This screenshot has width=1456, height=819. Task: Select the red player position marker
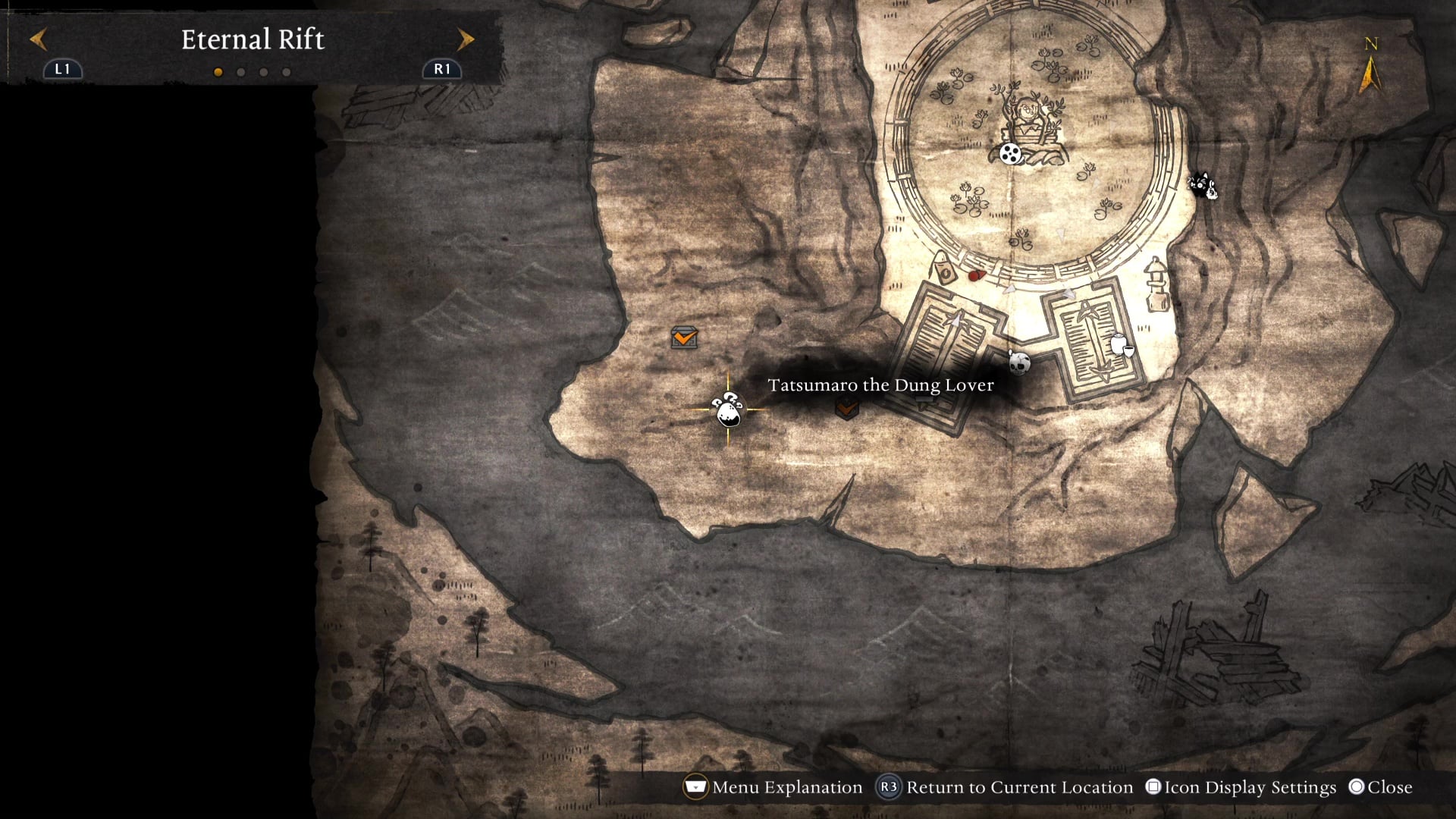(977, 275)
